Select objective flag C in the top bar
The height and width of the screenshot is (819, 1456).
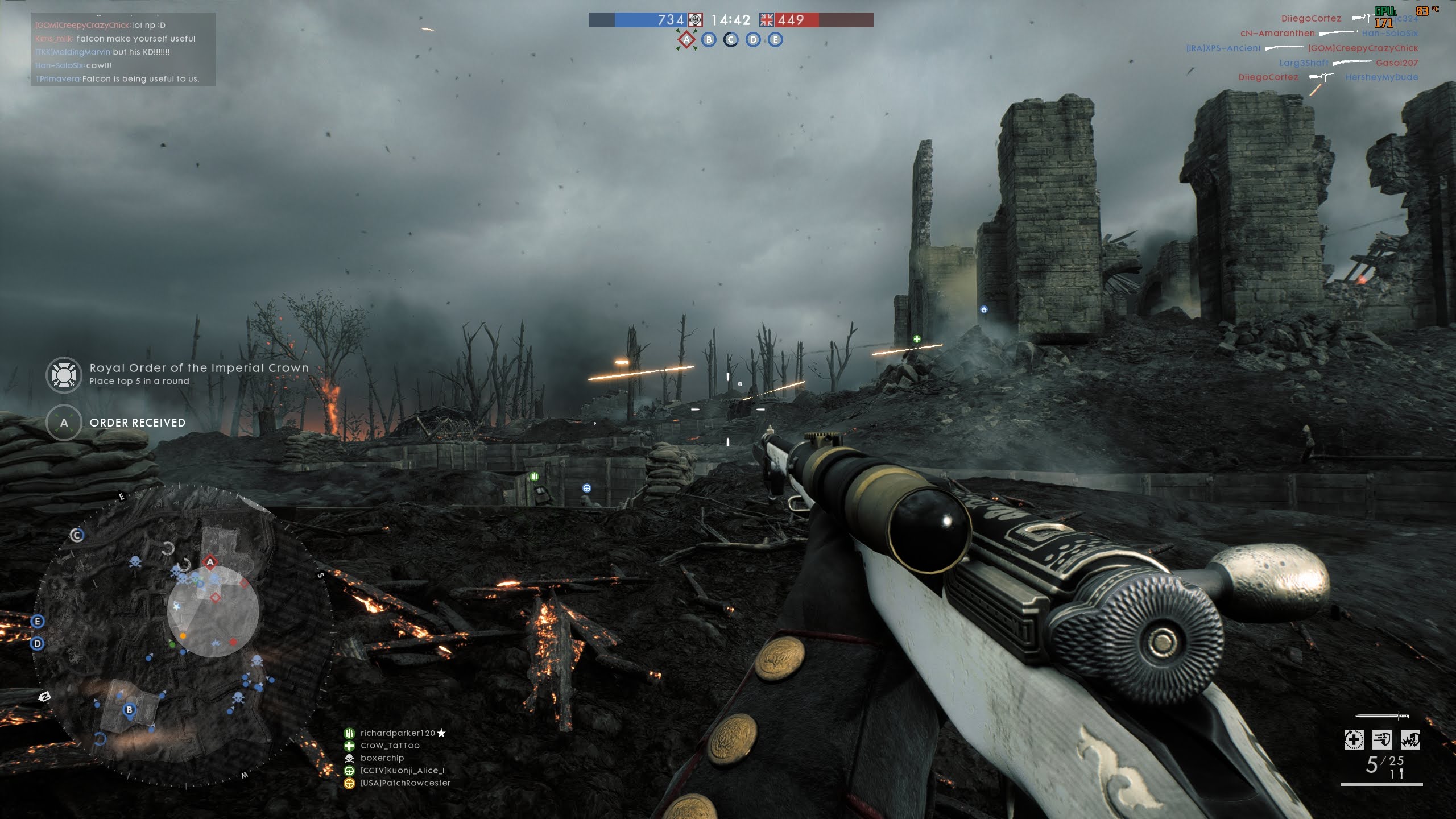(x=731, y=40)
